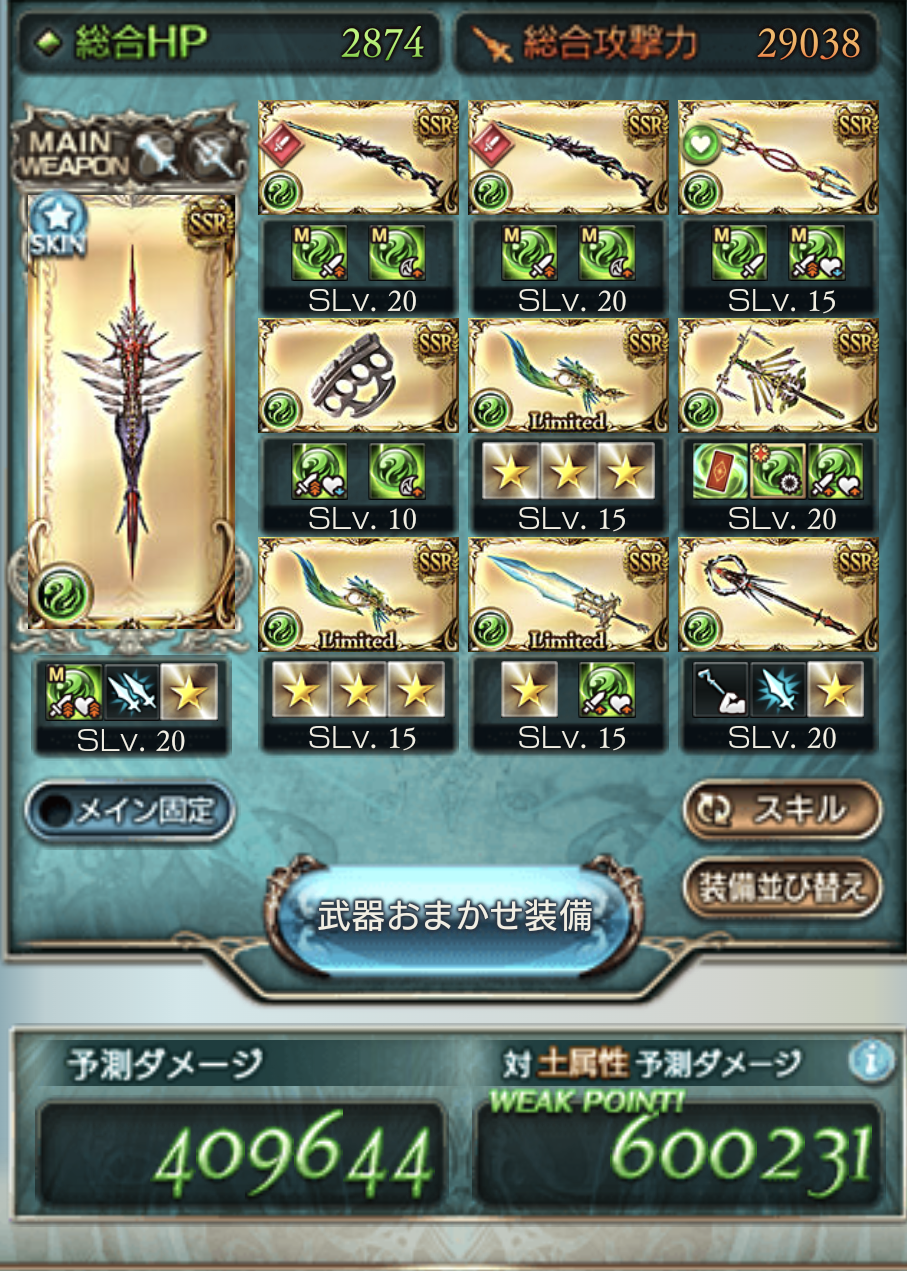Open the blue info icon for damage estimate
Viewport: 907px width, 1271px height.
(x=871, y=1062)
